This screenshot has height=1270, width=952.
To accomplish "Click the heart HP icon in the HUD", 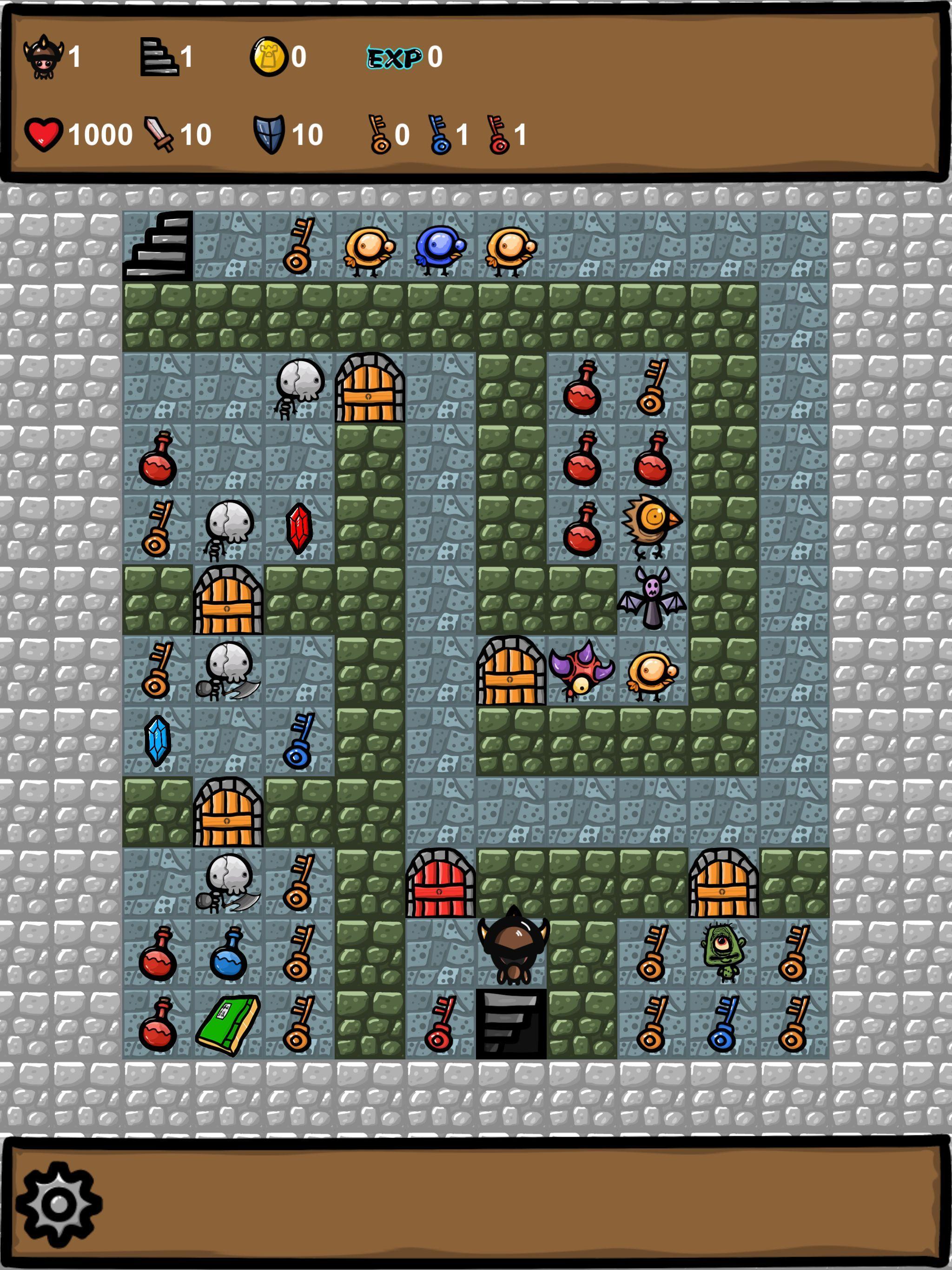I will (x=46, y=133).
